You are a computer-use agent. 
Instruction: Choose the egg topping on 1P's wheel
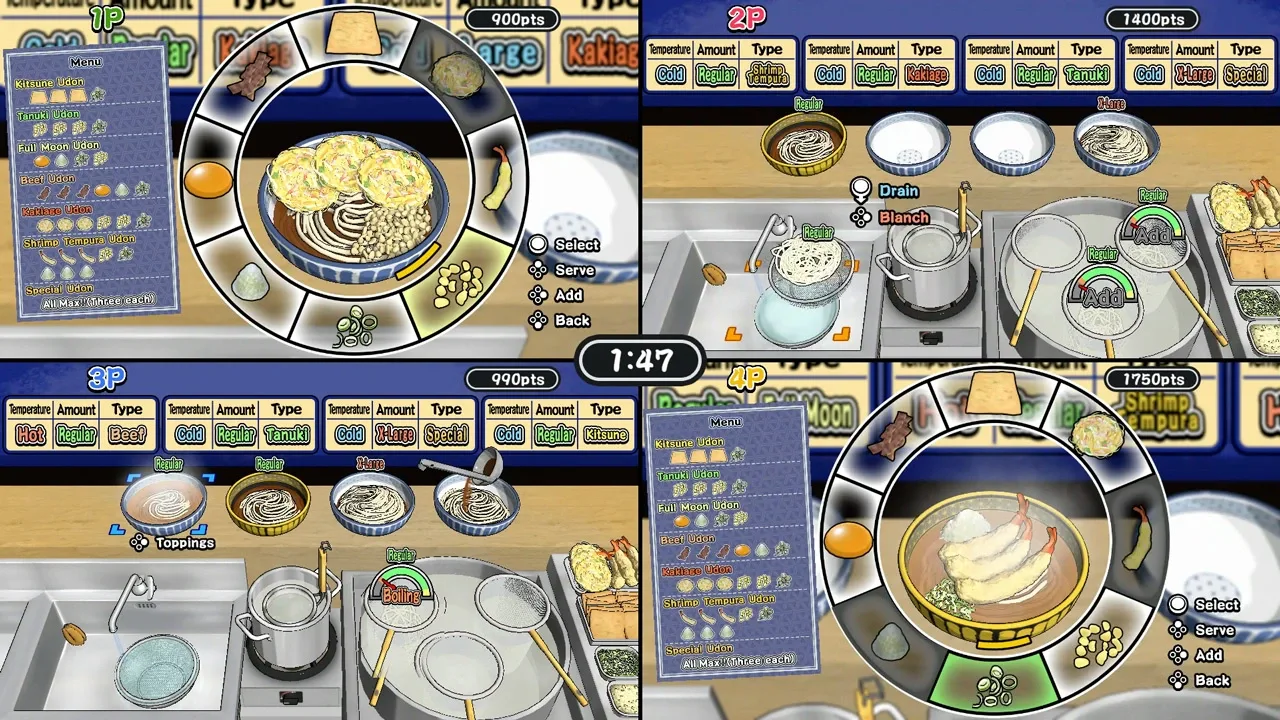(209, 181)
